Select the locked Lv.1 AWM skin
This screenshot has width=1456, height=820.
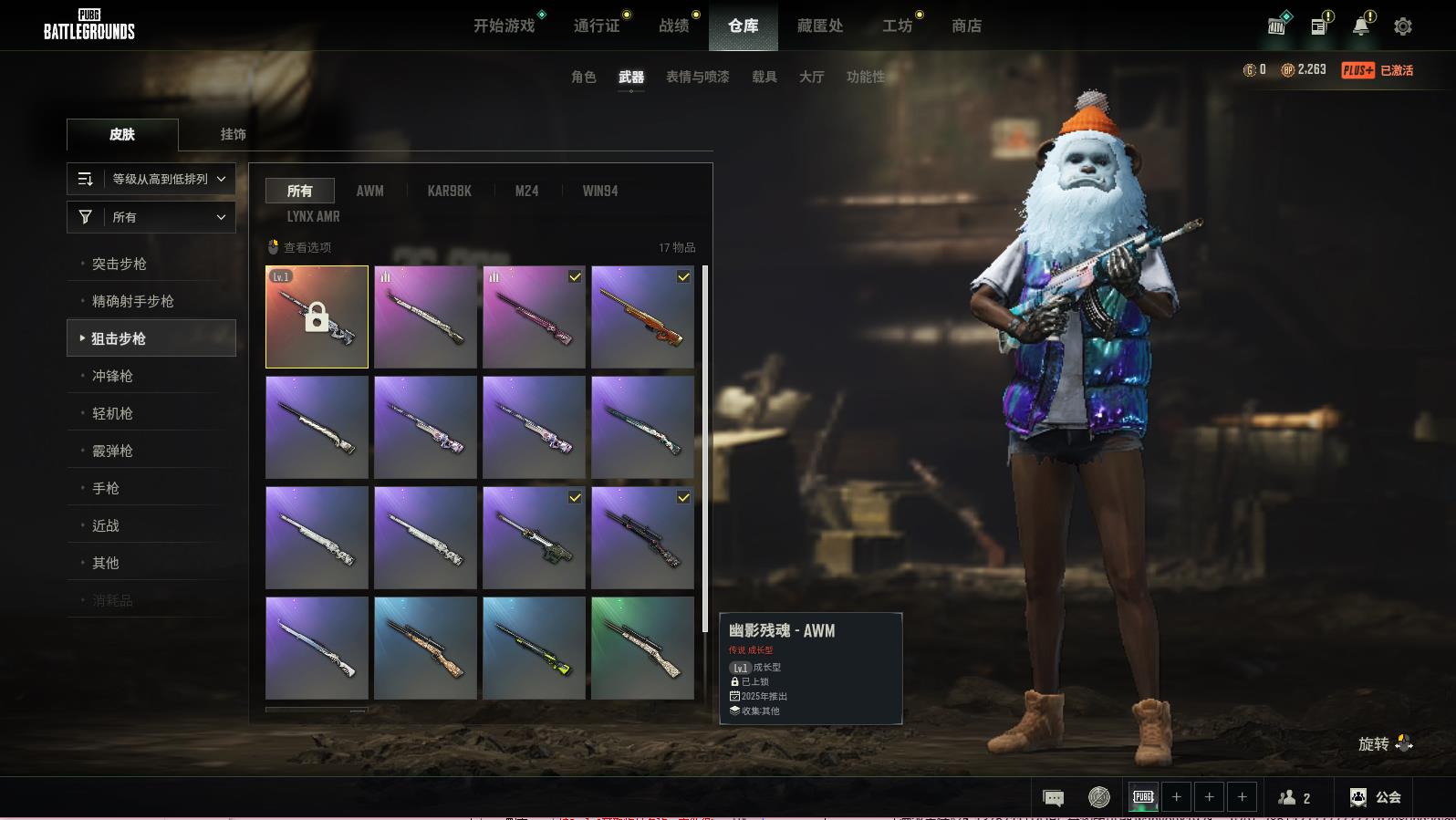click(317, 317)
